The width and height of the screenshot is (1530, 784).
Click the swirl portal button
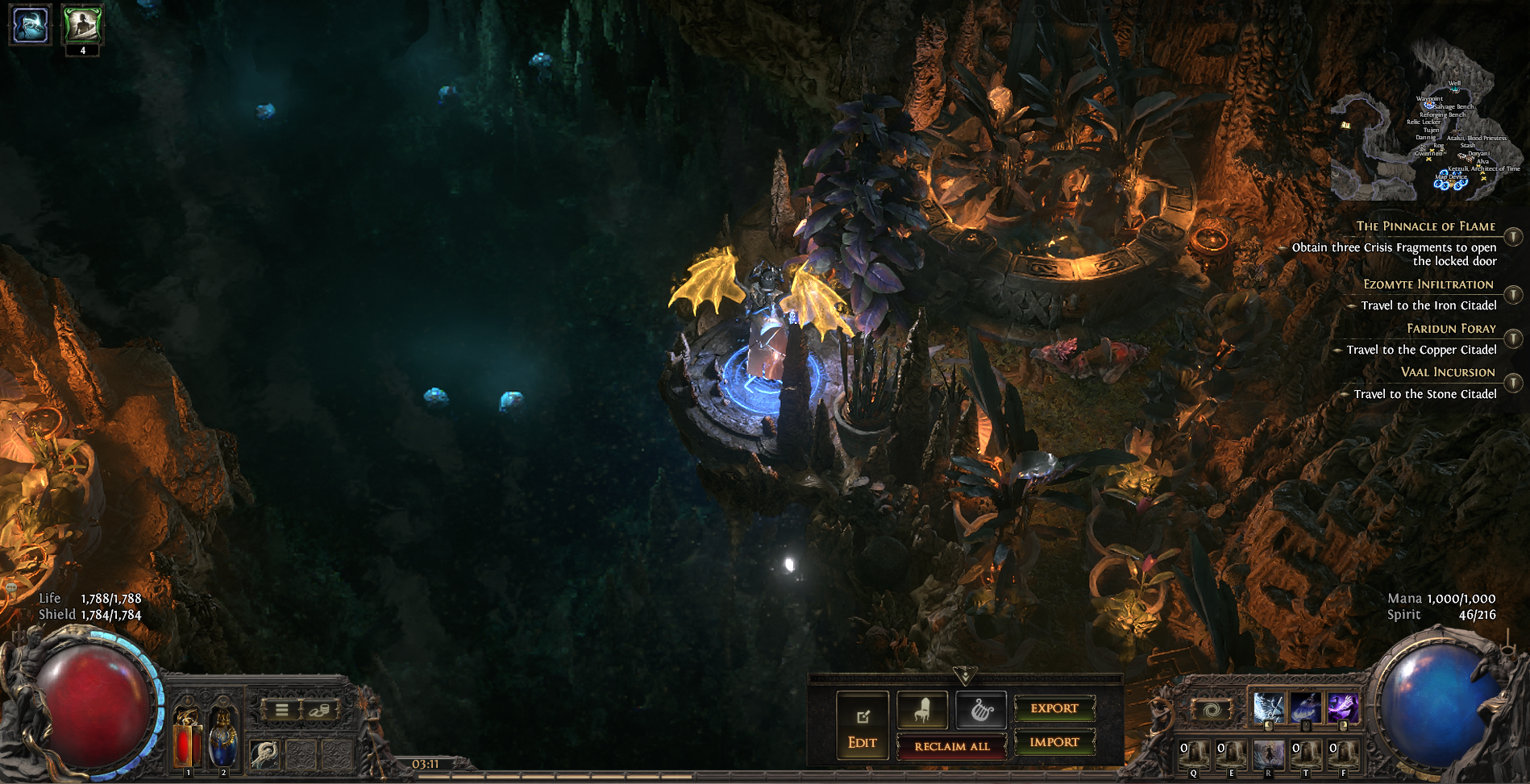coord(1211,710)
